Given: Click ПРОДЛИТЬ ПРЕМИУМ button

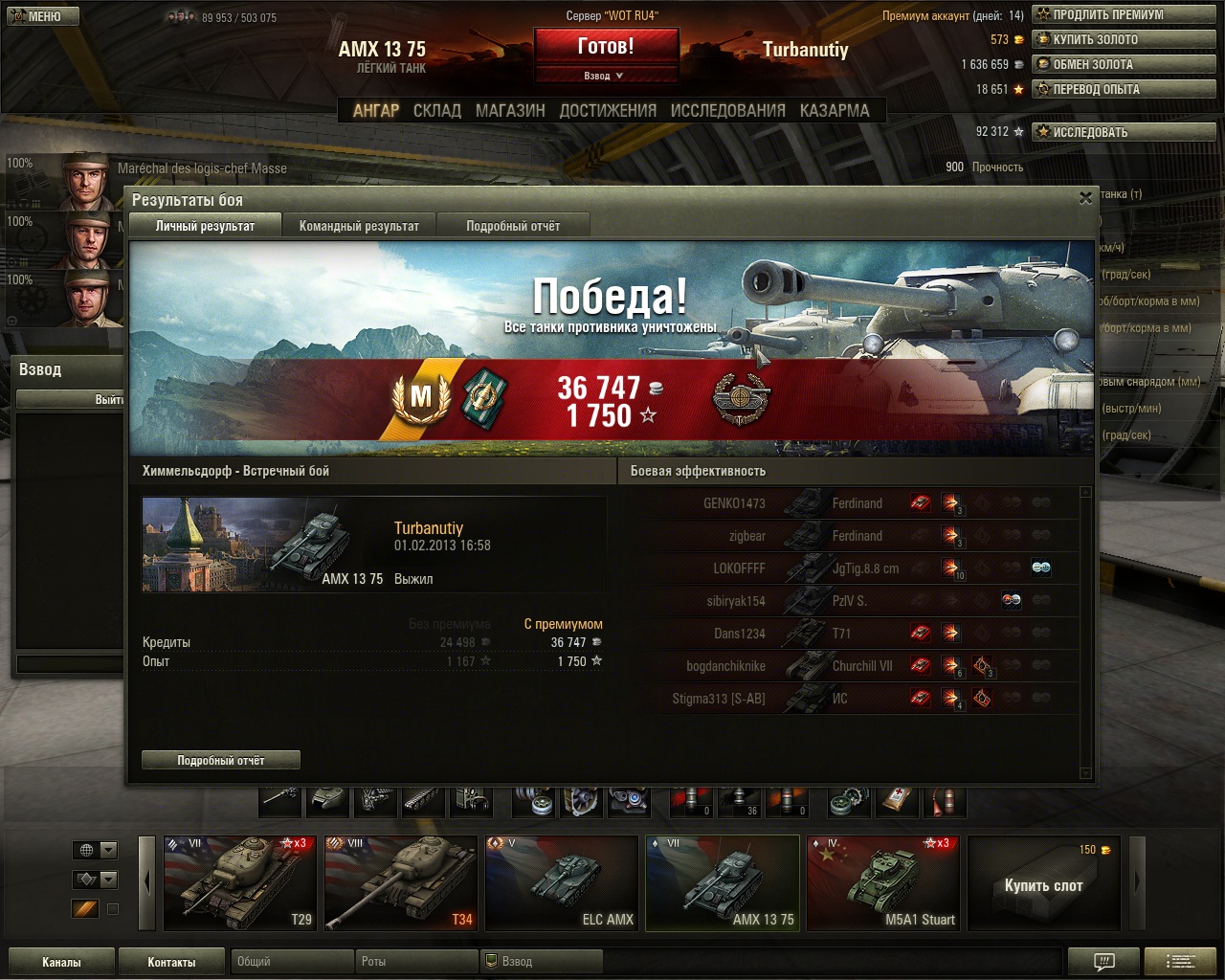Looking at the screenshot, I should click(1124, 14).
